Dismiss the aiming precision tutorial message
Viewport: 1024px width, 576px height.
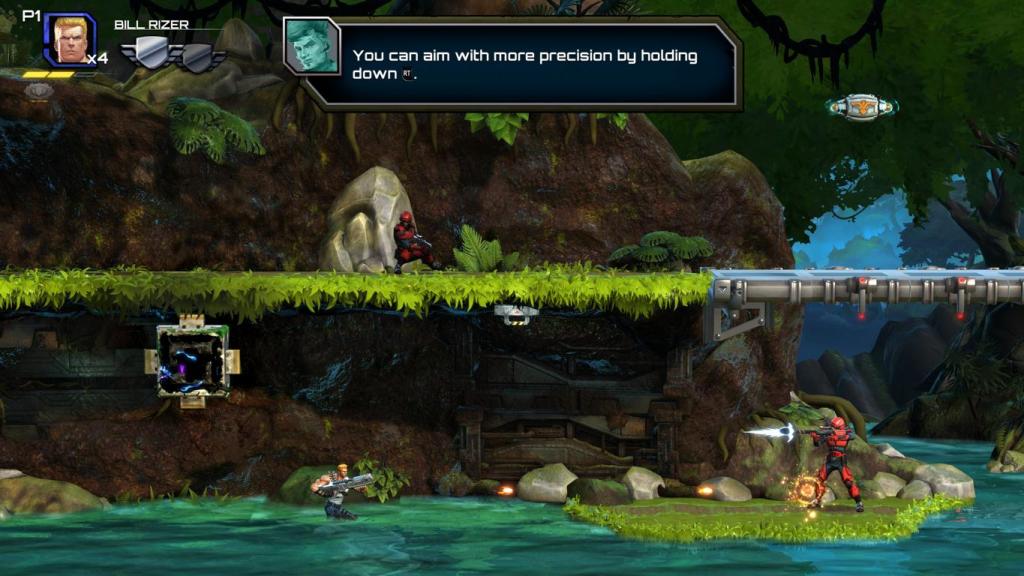tap(524, 64)
